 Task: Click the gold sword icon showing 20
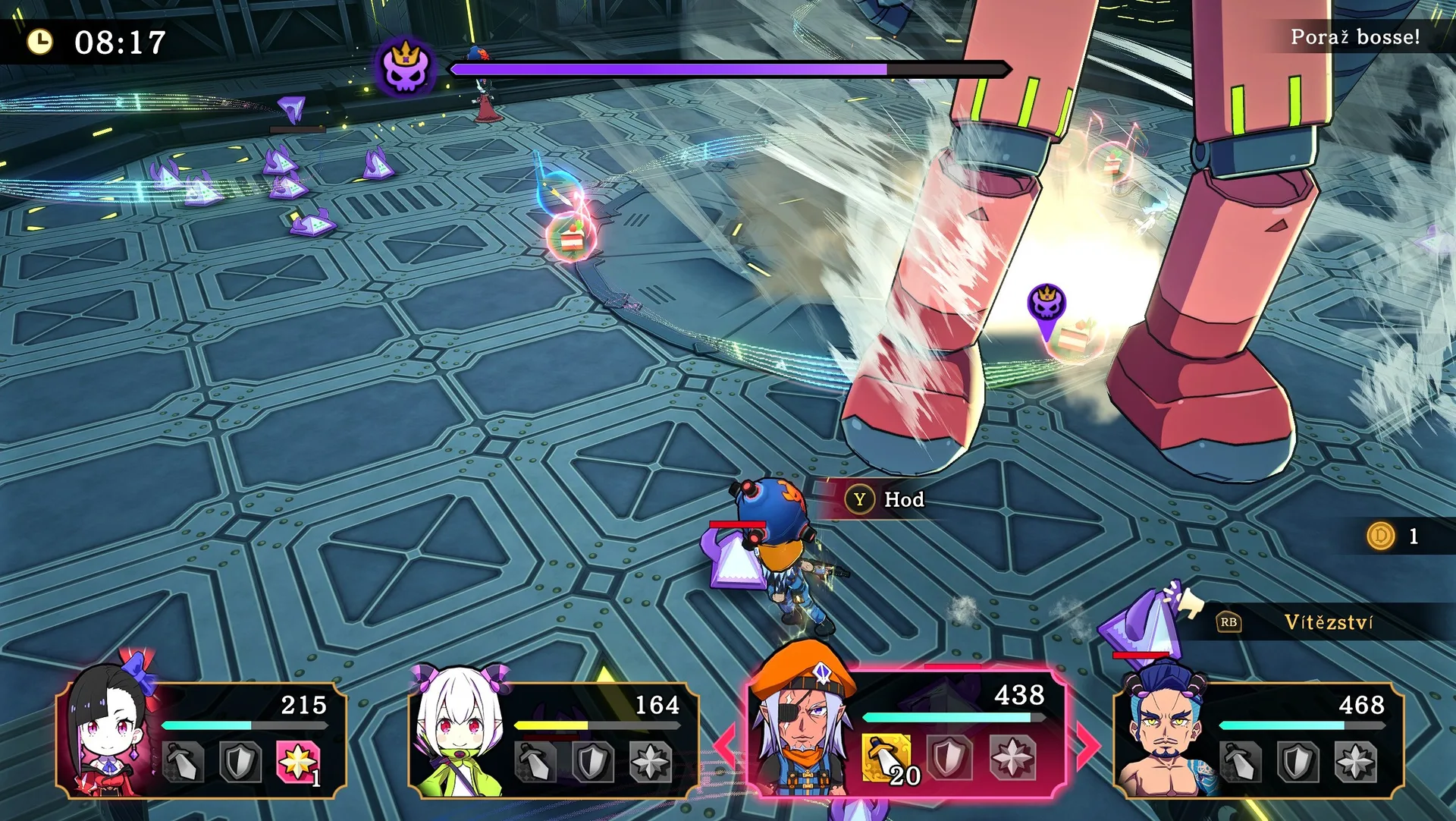pos(886,757)
